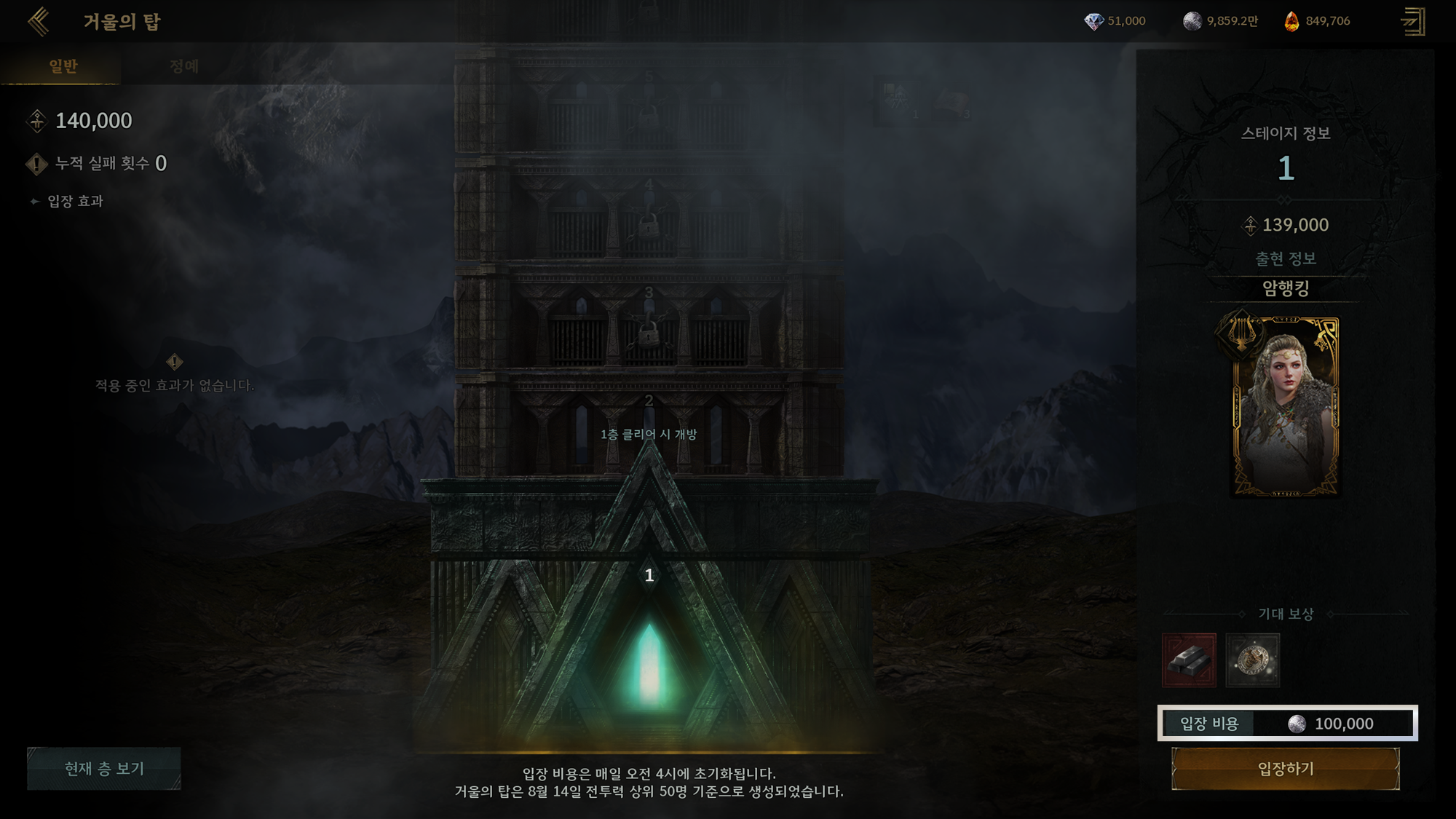Screen dimensions: 1456x819
Task: Select locked floor 3 of the tower
Action: point(649,324)
